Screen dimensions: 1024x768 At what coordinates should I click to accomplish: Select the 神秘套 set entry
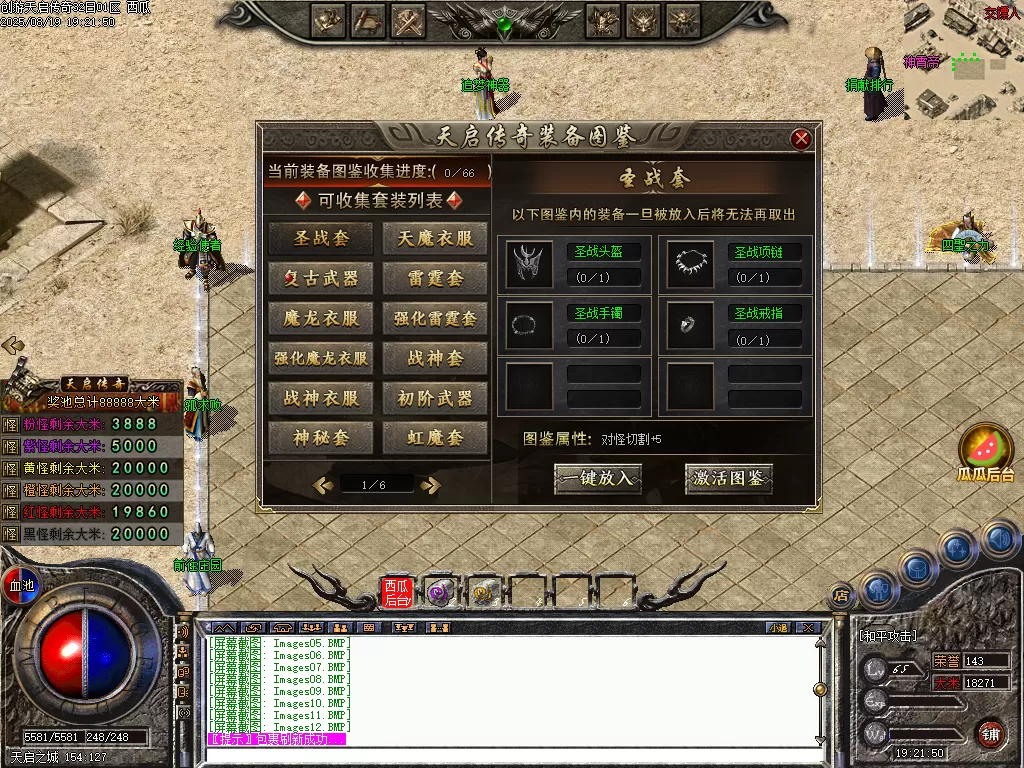tap(321, 438)
